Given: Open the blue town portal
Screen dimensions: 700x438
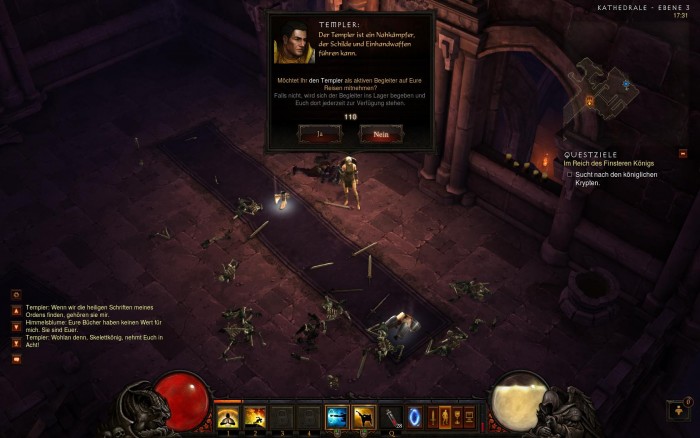Looking at the screenshot, I should click(x=414, y=416).
